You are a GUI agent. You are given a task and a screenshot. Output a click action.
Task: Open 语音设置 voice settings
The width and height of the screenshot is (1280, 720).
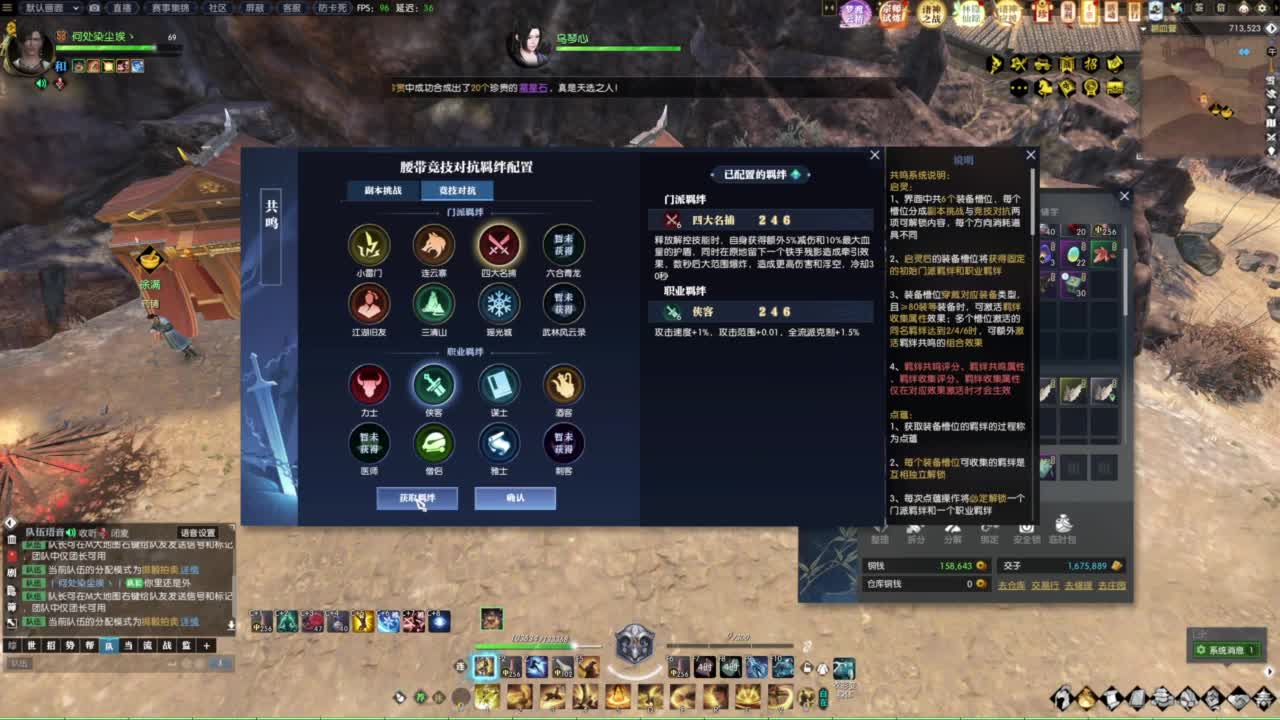(x=196, y=532)
